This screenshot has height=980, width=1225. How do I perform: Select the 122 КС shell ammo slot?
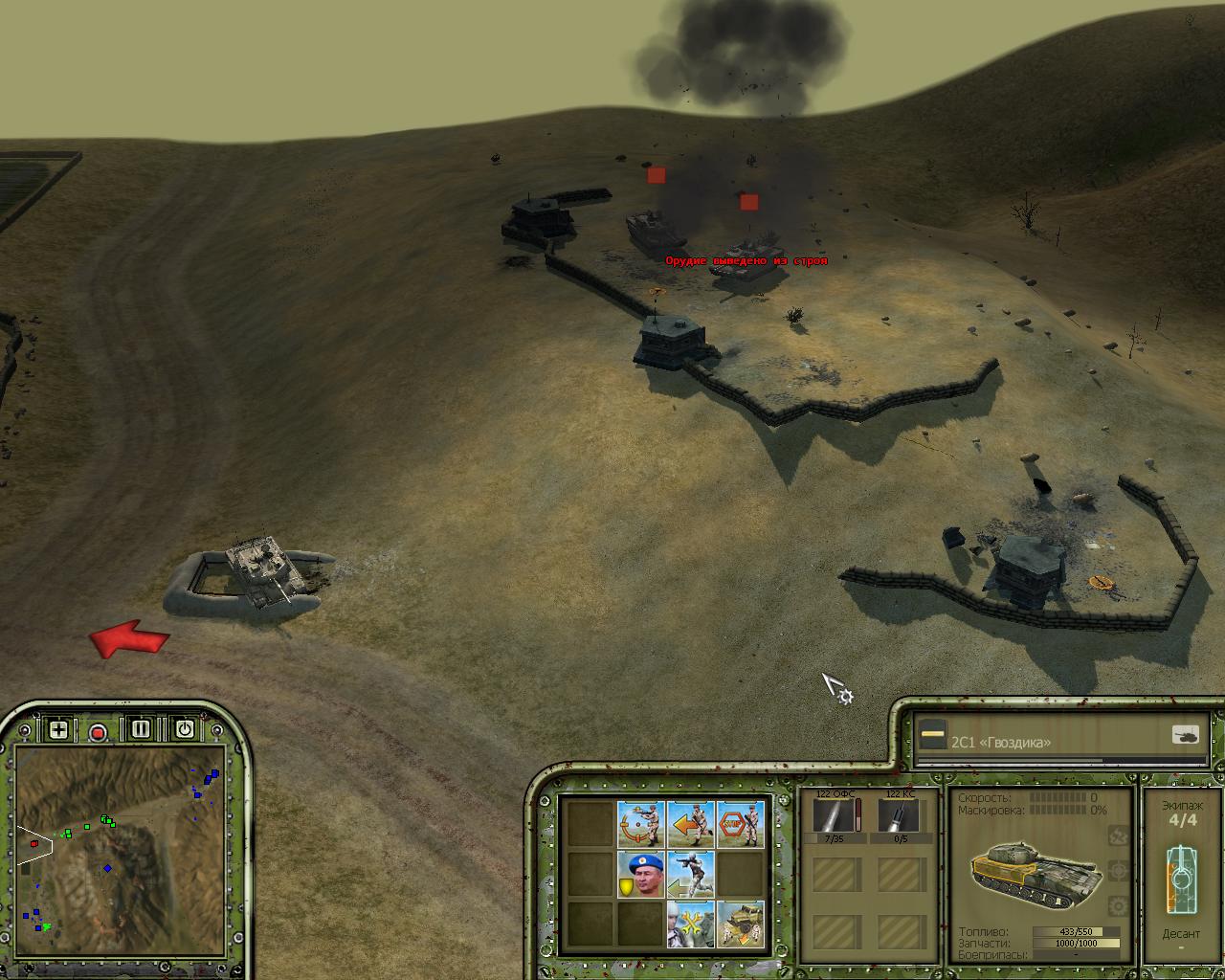pyautogui.click(x=899, y=816)
